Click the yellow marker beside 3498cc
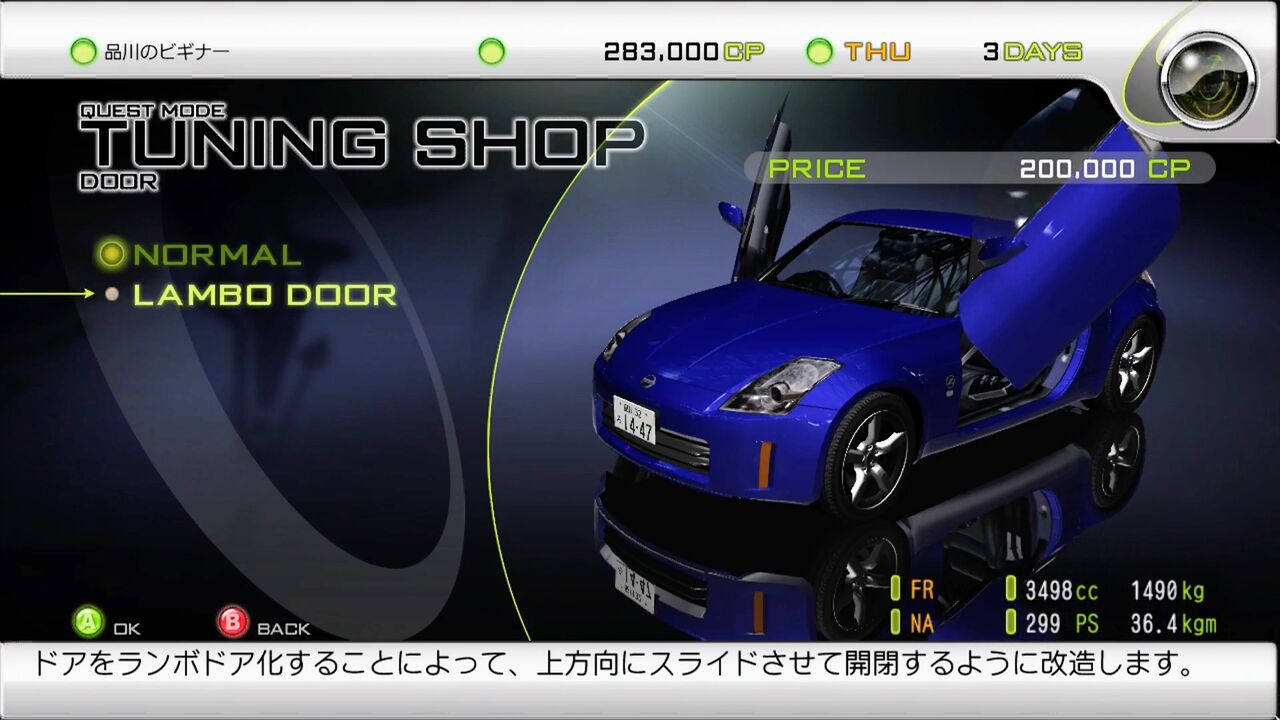 pos(1010,590)
